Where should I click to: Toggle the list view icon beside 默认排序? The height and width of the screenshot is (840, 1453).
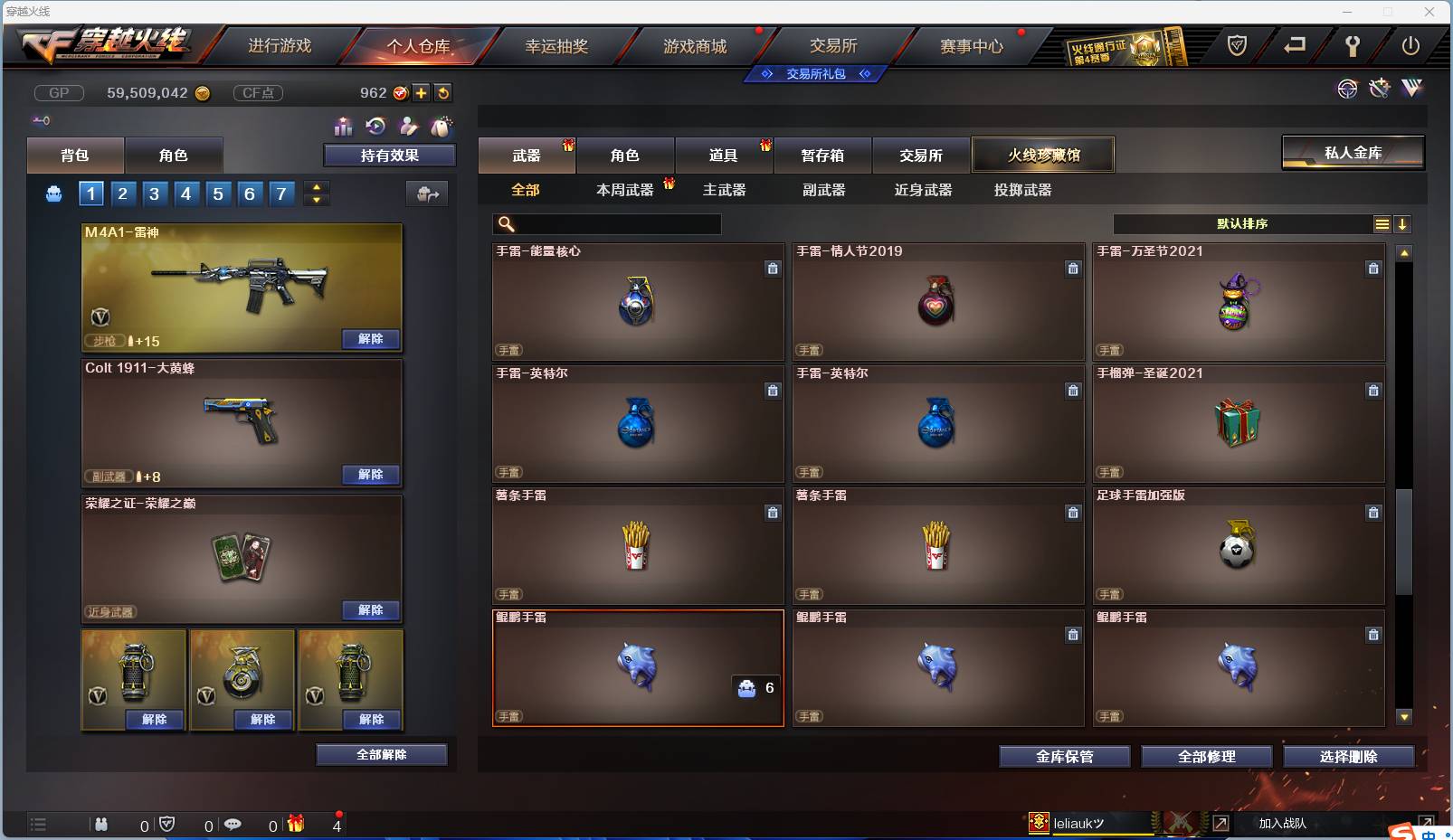(x=1382, y=223)
